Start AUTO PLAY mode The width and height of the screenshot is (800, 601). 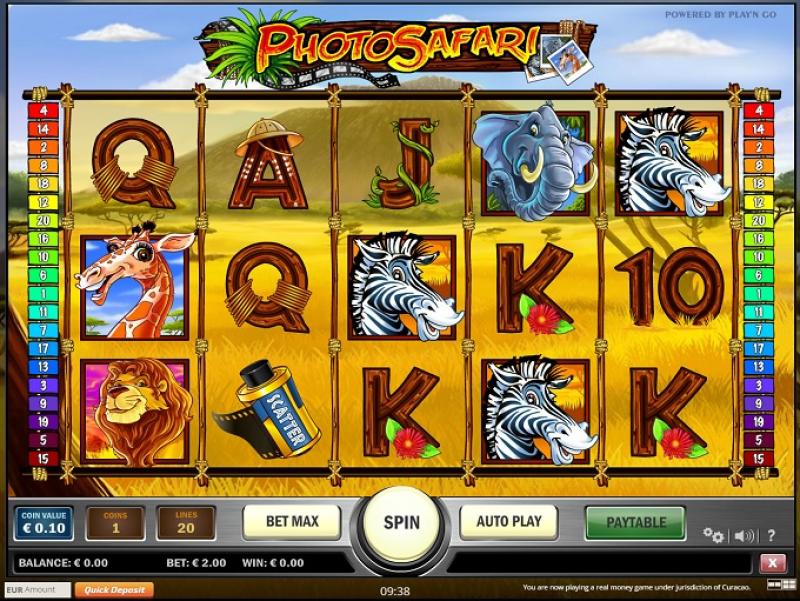click(508, 522)
